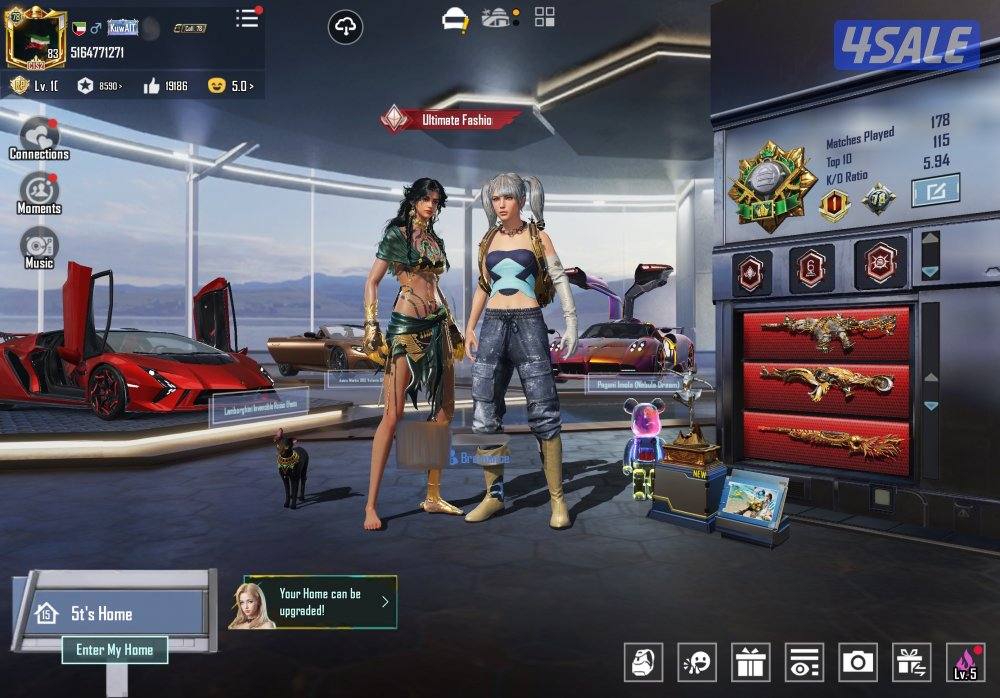The height and width of the screenshot is (698, 1000).
Task: Open the Moments feed
Action: [39, 193]
